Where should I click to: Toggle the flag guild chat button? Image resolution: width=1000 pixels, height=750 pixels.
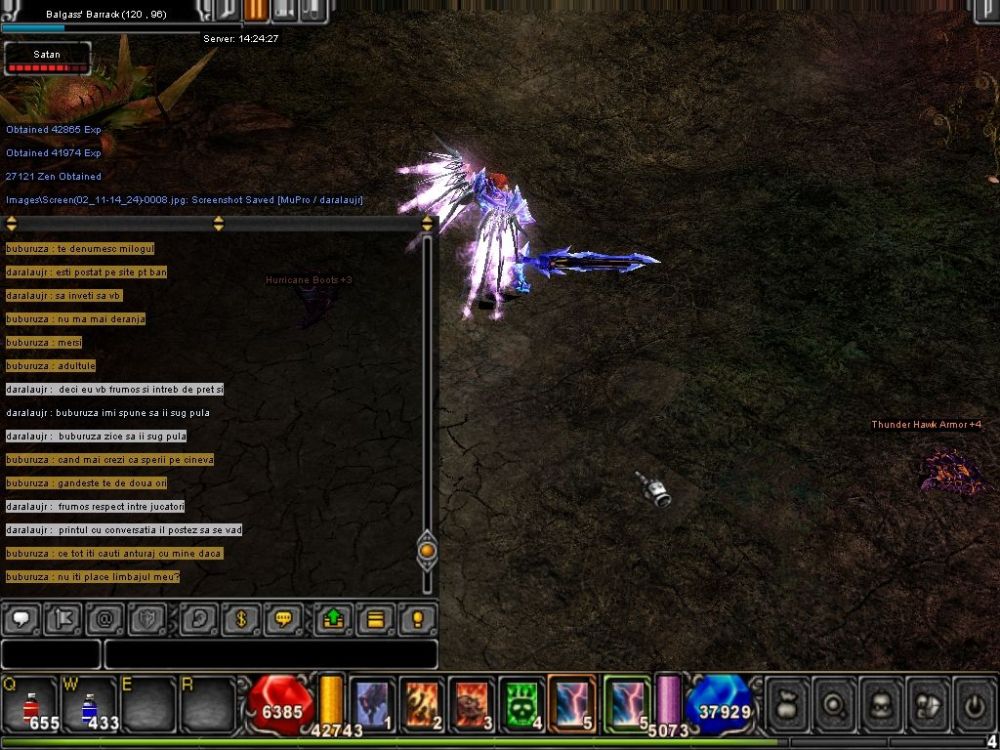pyautogui.click(x=62, y=620)
